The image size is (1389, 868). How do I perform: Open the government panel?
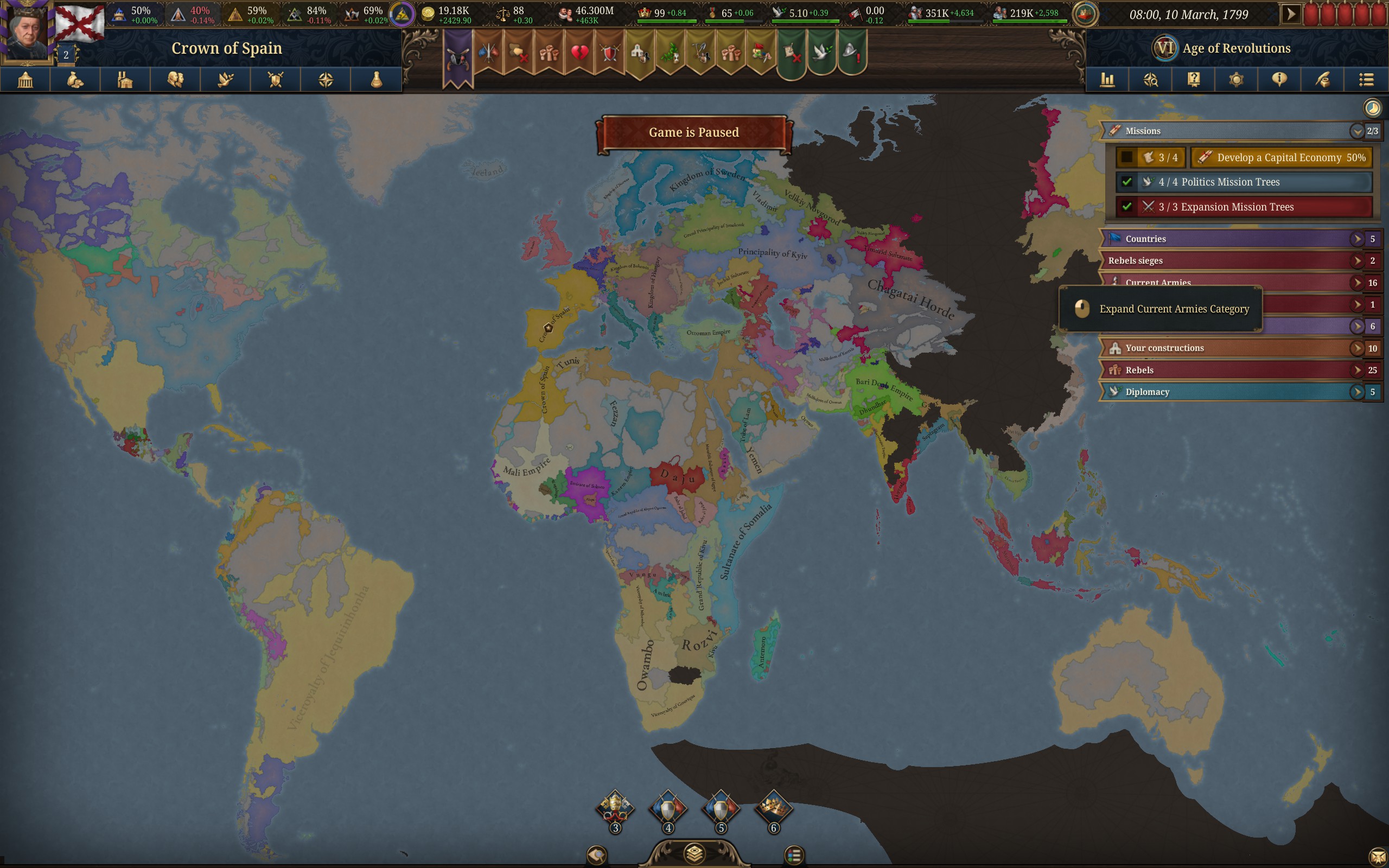(x=26, y=79)
